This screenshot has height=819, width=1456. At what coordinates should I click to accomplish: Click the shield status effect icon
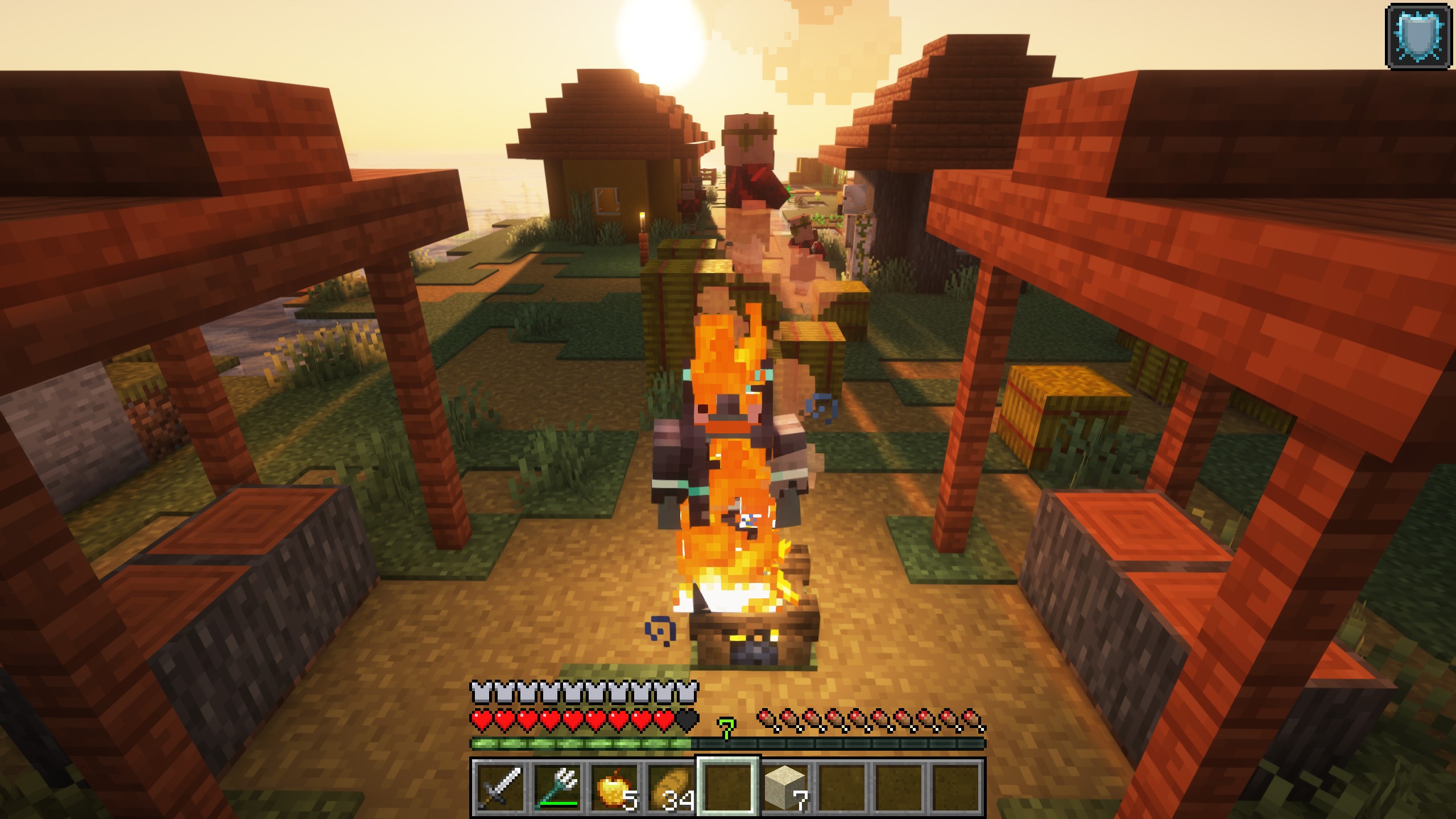tap(1421, 35)
